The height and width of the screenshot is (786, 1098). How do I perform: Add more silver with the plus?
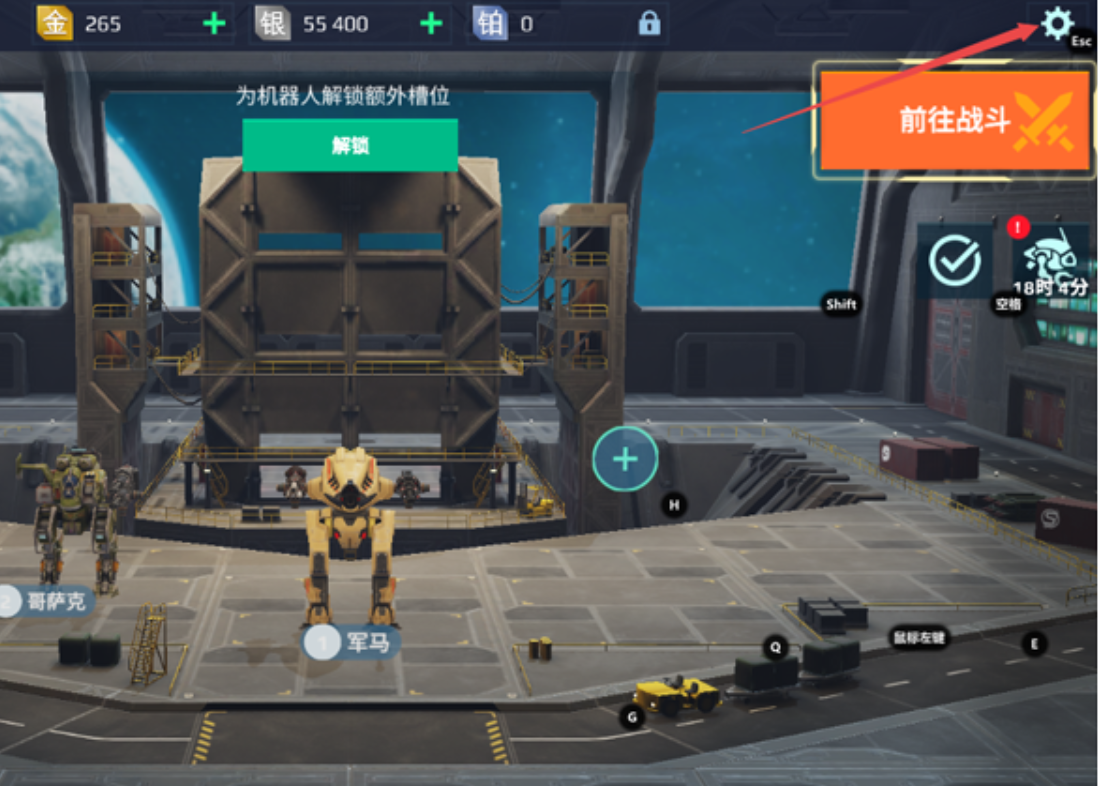click(x=431, y=24)
